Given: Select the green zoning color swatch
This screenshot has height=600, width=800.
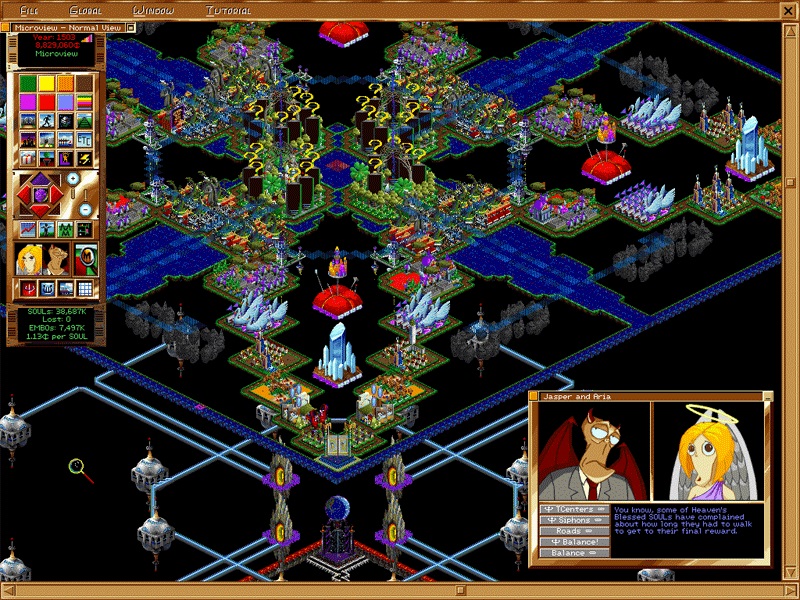Looking at the screenshot, I should 28,83.
